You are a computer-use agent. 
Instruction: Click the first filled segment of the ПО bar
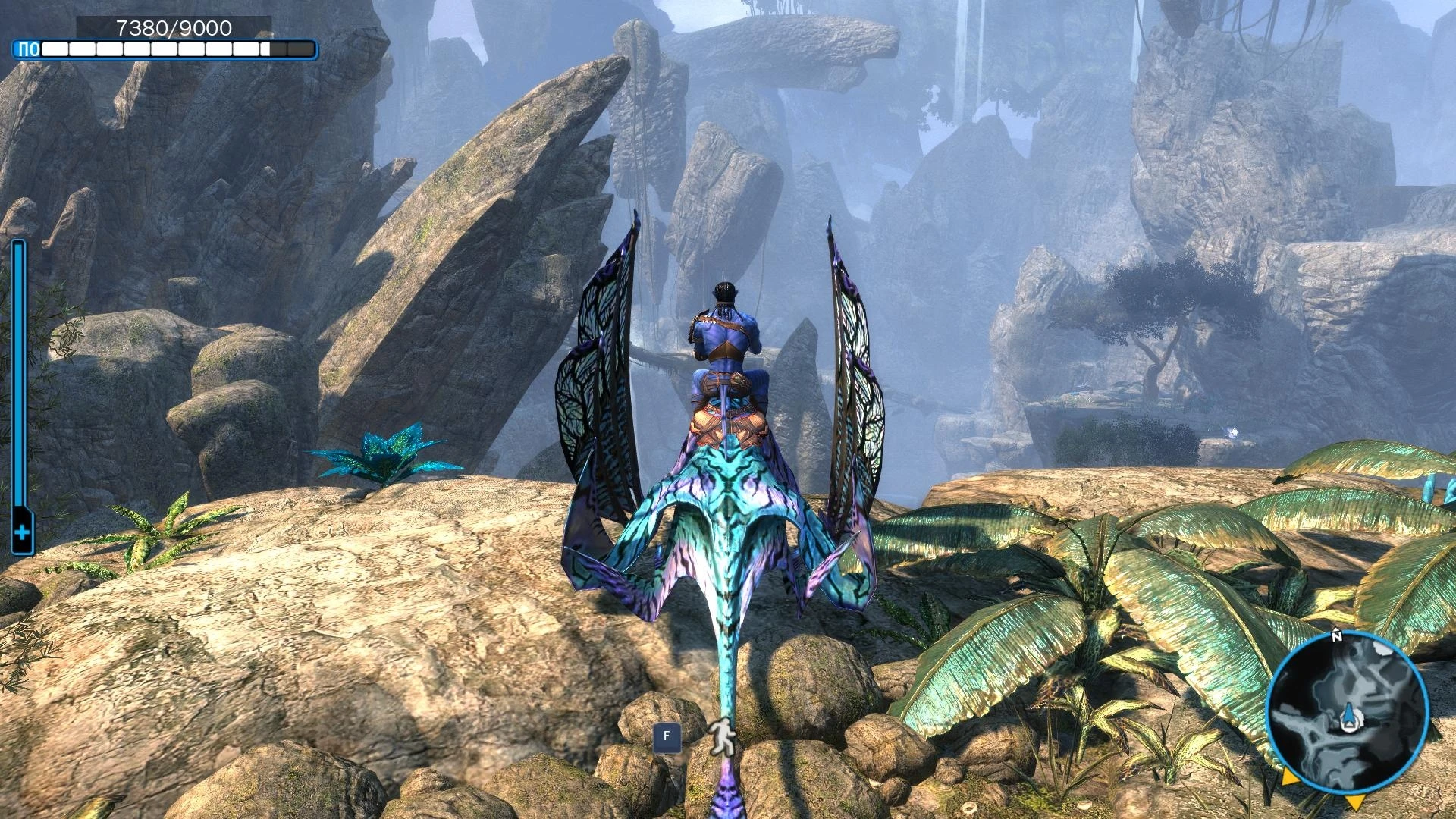53,48
